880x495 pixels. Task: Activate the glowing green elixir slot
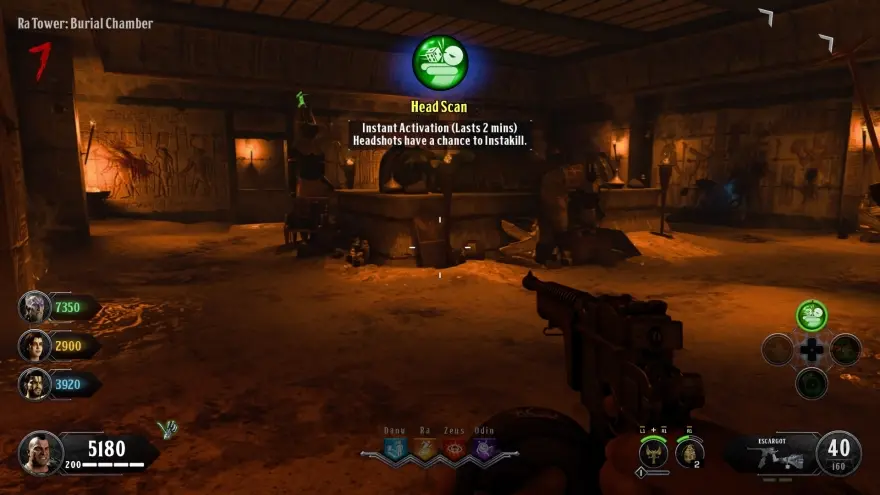(x=812, y=316)
